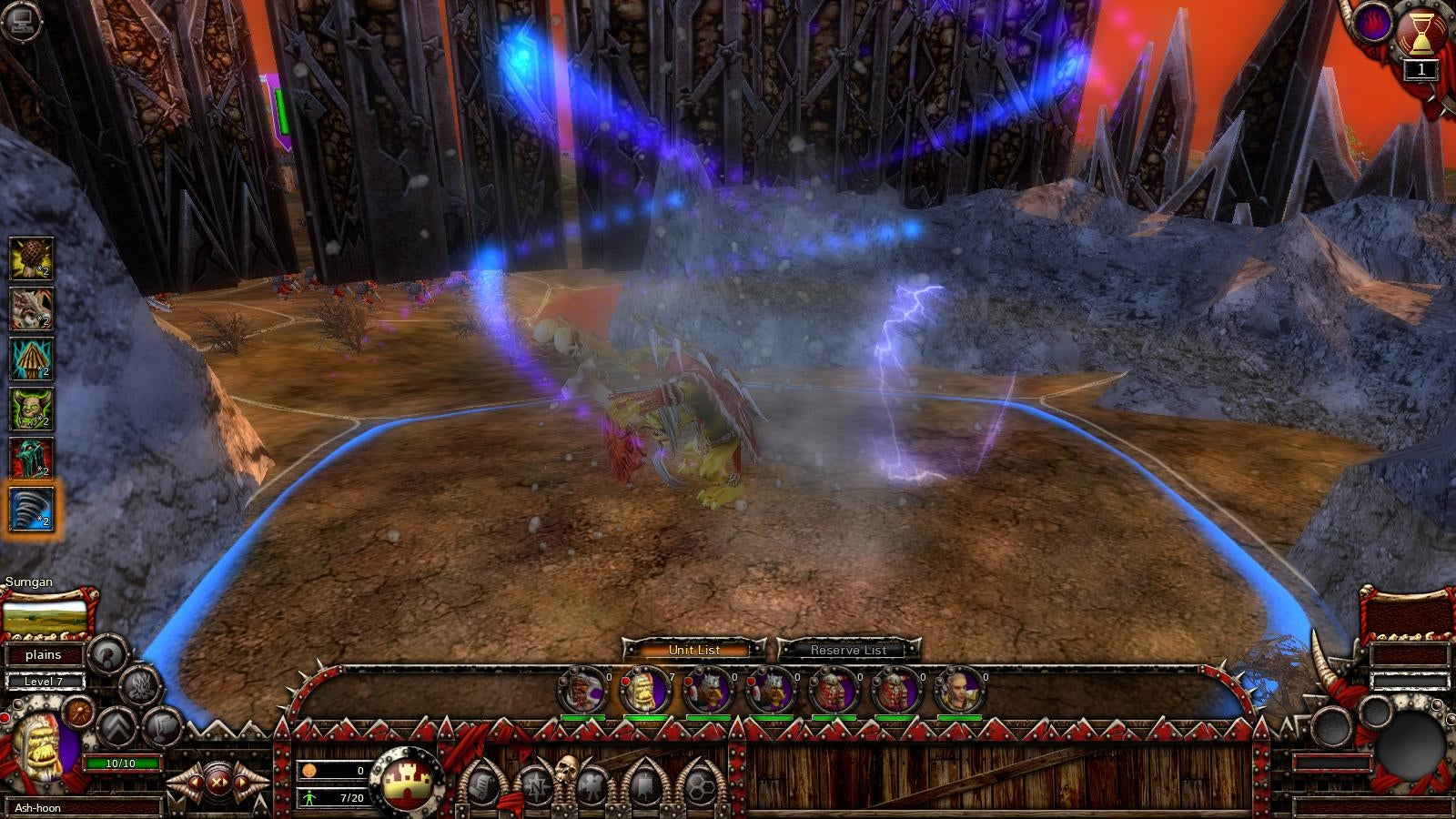Select the morel mushroom spell icon

coord(31,258)
